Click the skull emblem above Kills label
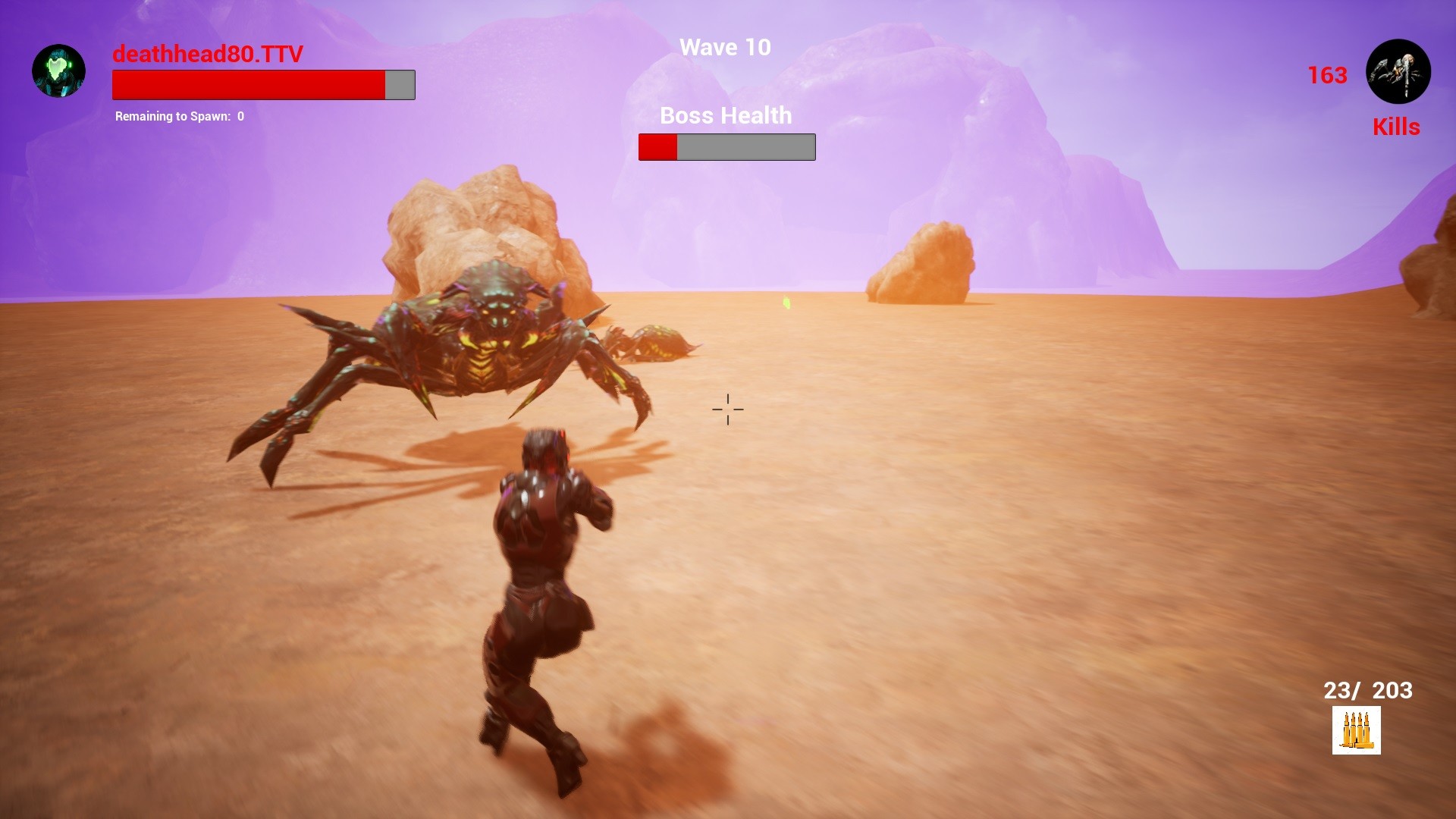 (1398, 71)
